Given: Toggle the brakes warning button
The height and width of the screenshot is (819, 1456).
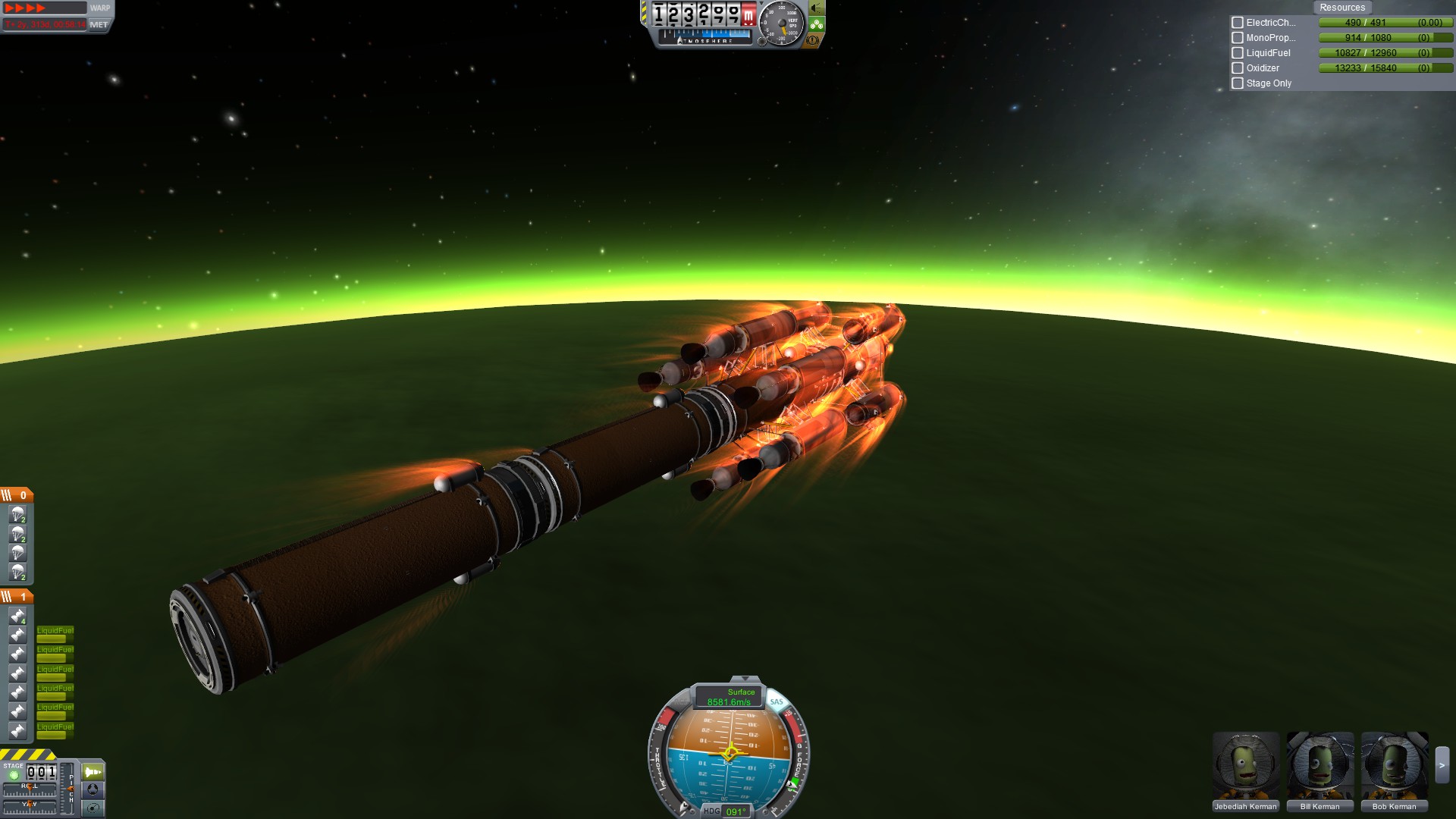Looking at the screenshot, I should pyautogui.click(x=813, y=40).
